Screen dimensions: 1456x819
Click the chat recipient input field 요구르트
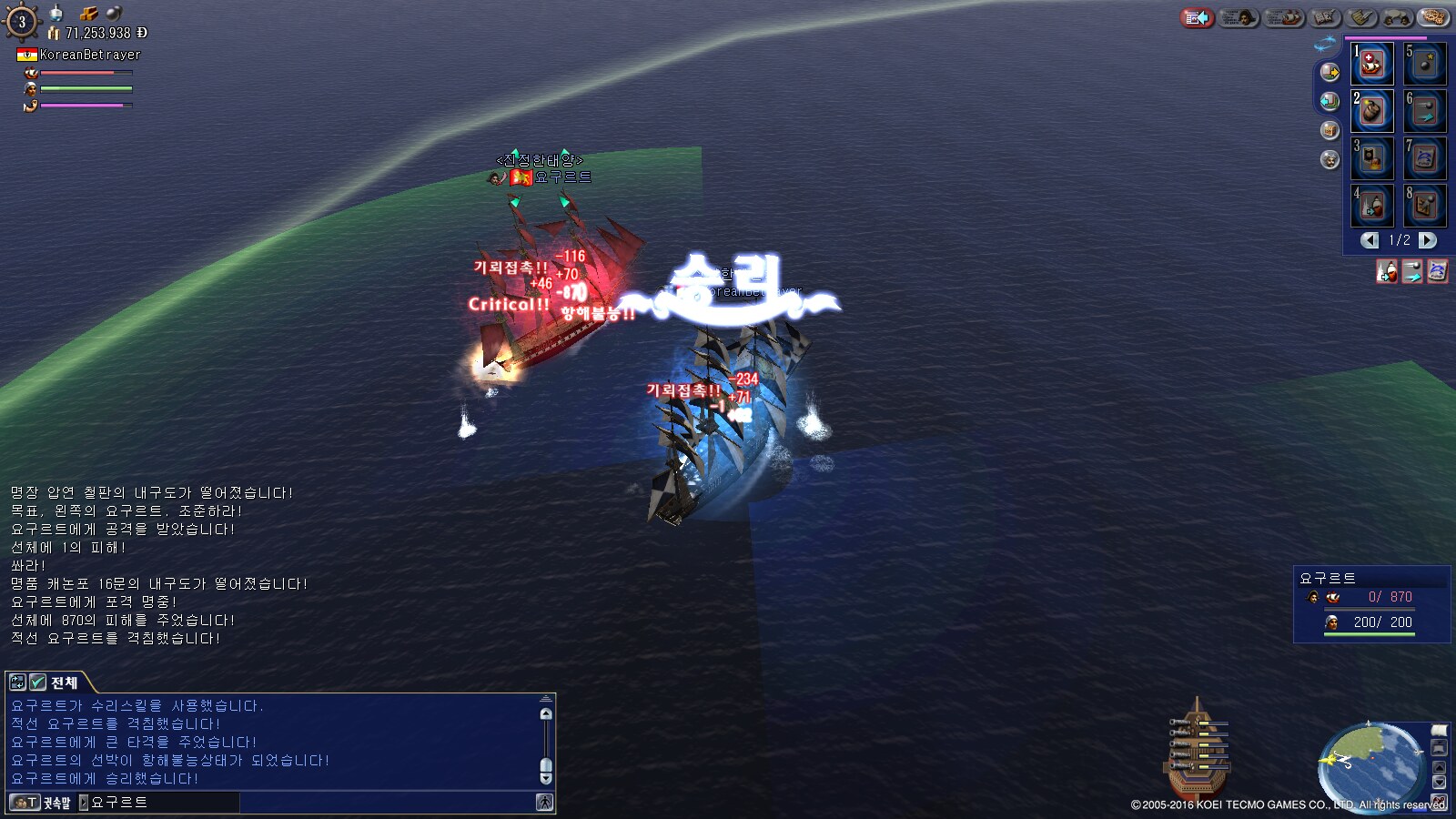164,803
